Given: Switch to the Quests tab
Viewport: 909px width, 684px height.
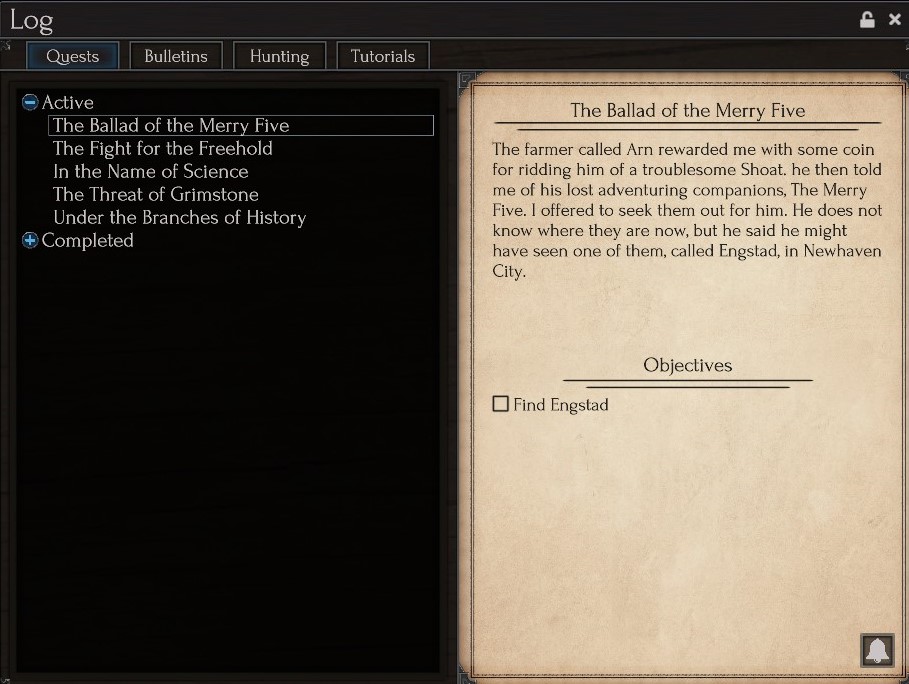Looking at the screenshot, I should click(72, 56).
